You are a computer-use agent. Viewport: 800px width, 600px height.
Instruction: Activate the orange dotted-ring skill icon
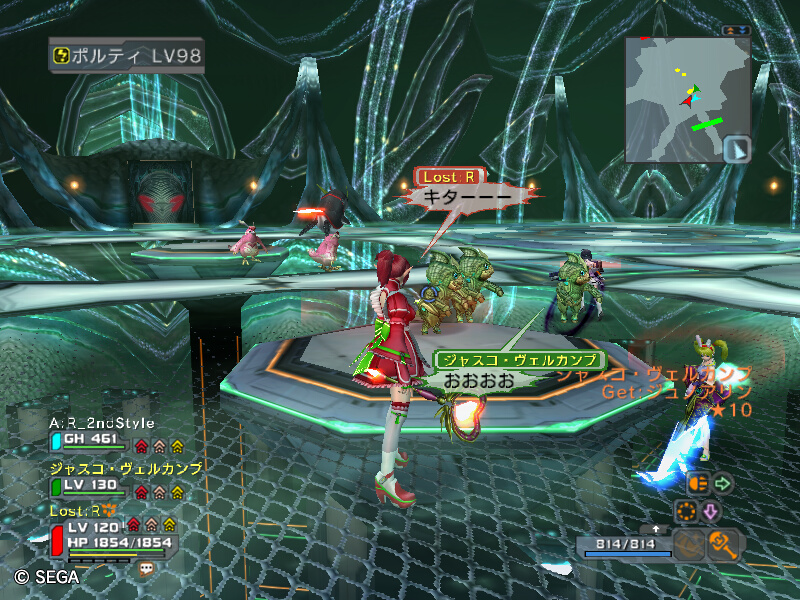pos(687,512)
